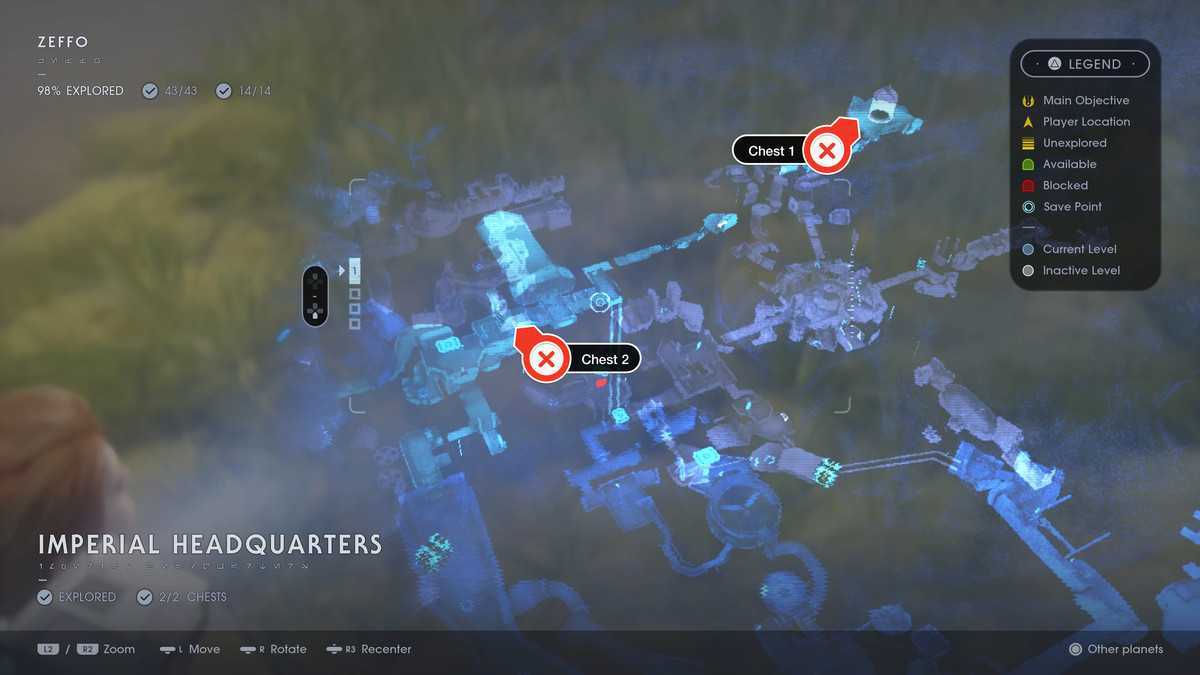
Task: Select the Chest 2 map marker
Action: click(546, 359)
